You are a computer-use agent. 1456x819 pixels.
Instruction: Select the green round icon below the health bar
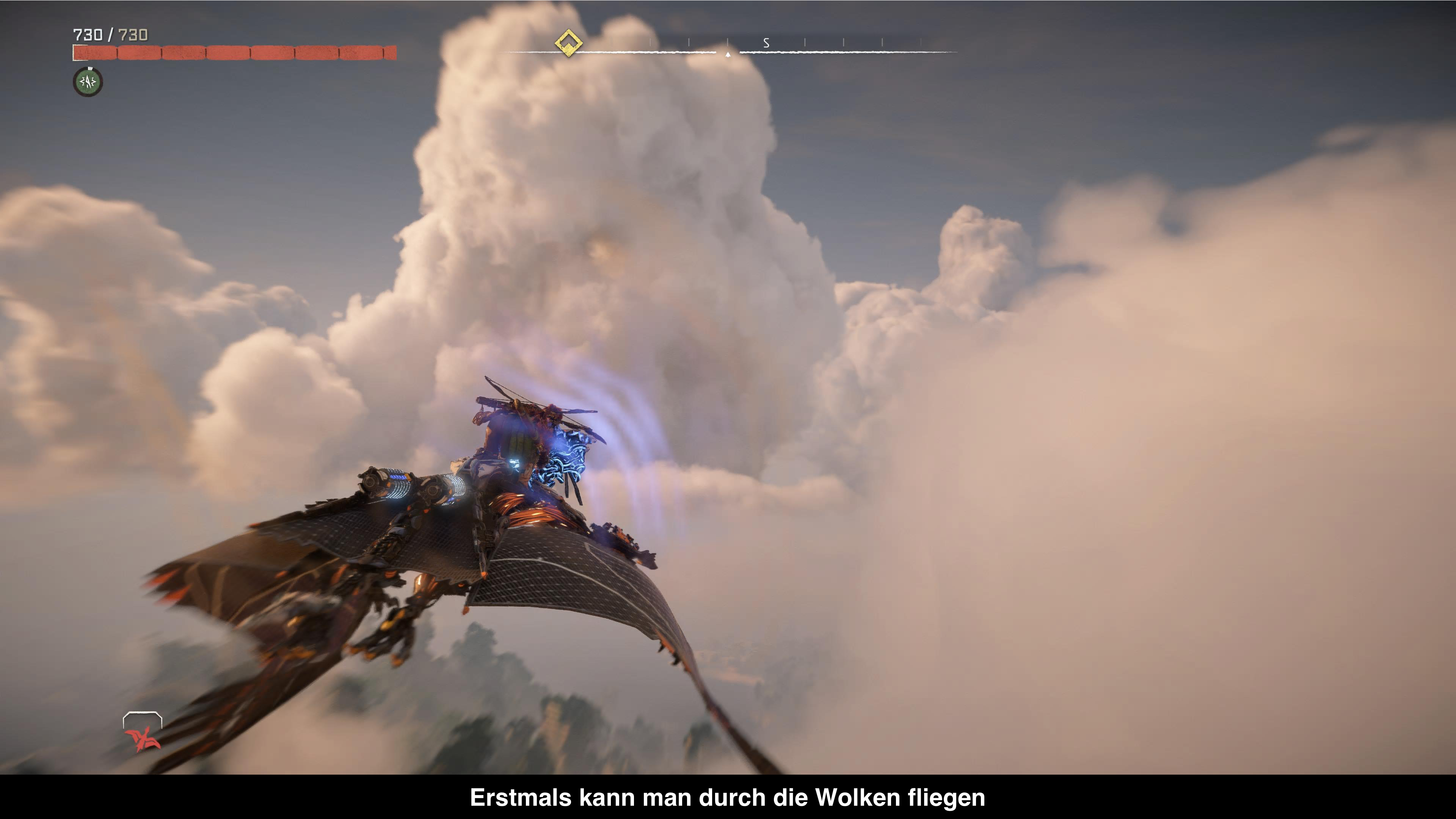[88, 82]
